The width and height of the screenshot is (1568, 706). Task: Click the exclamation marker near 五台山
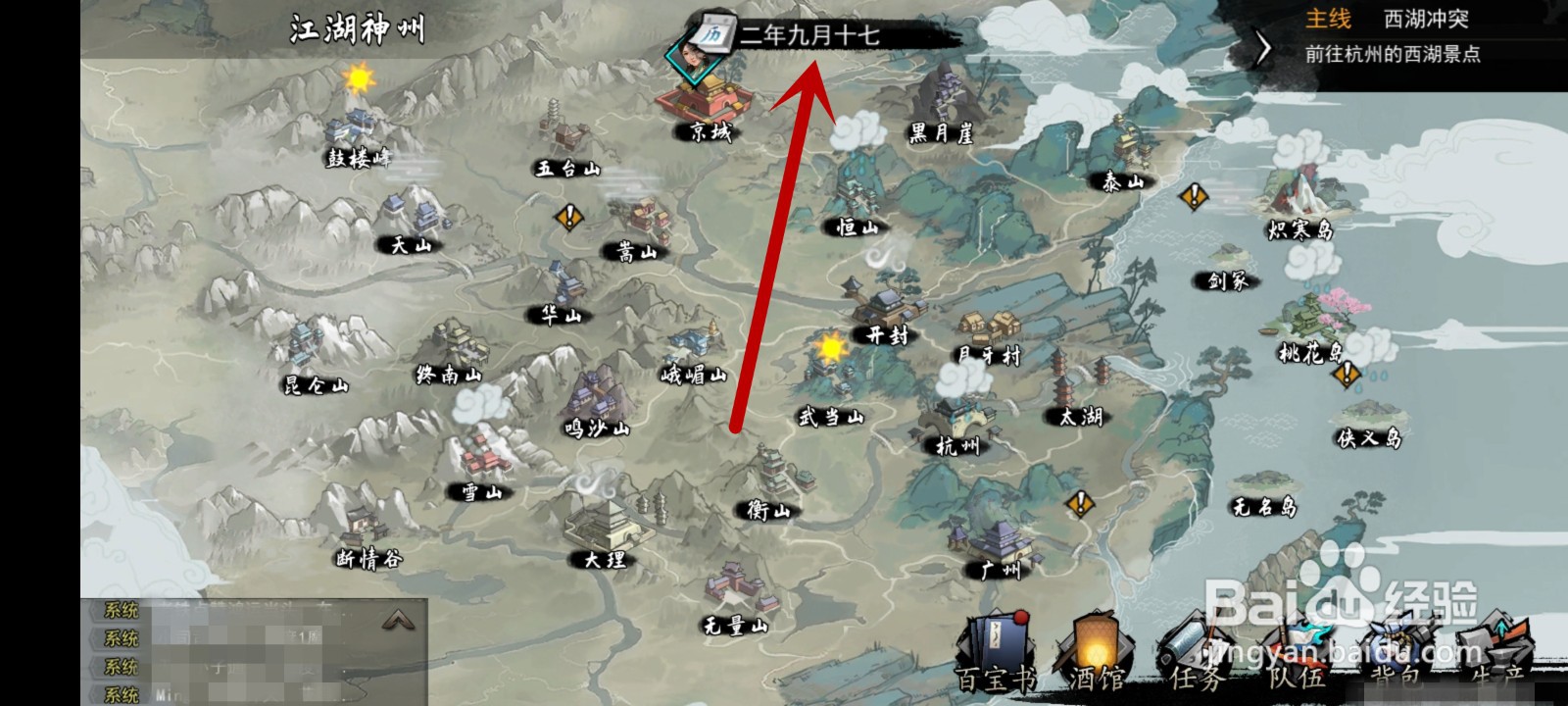[568, 218]
